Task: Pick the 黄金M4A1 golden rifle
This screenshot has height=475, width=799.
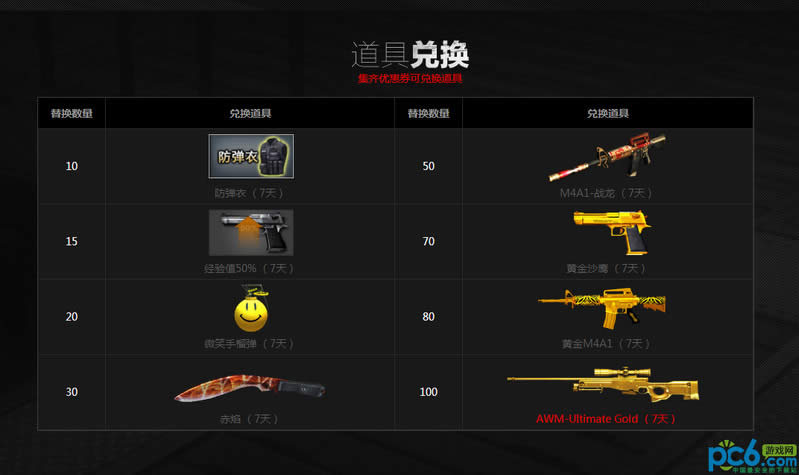Action: tap(603, 309)
